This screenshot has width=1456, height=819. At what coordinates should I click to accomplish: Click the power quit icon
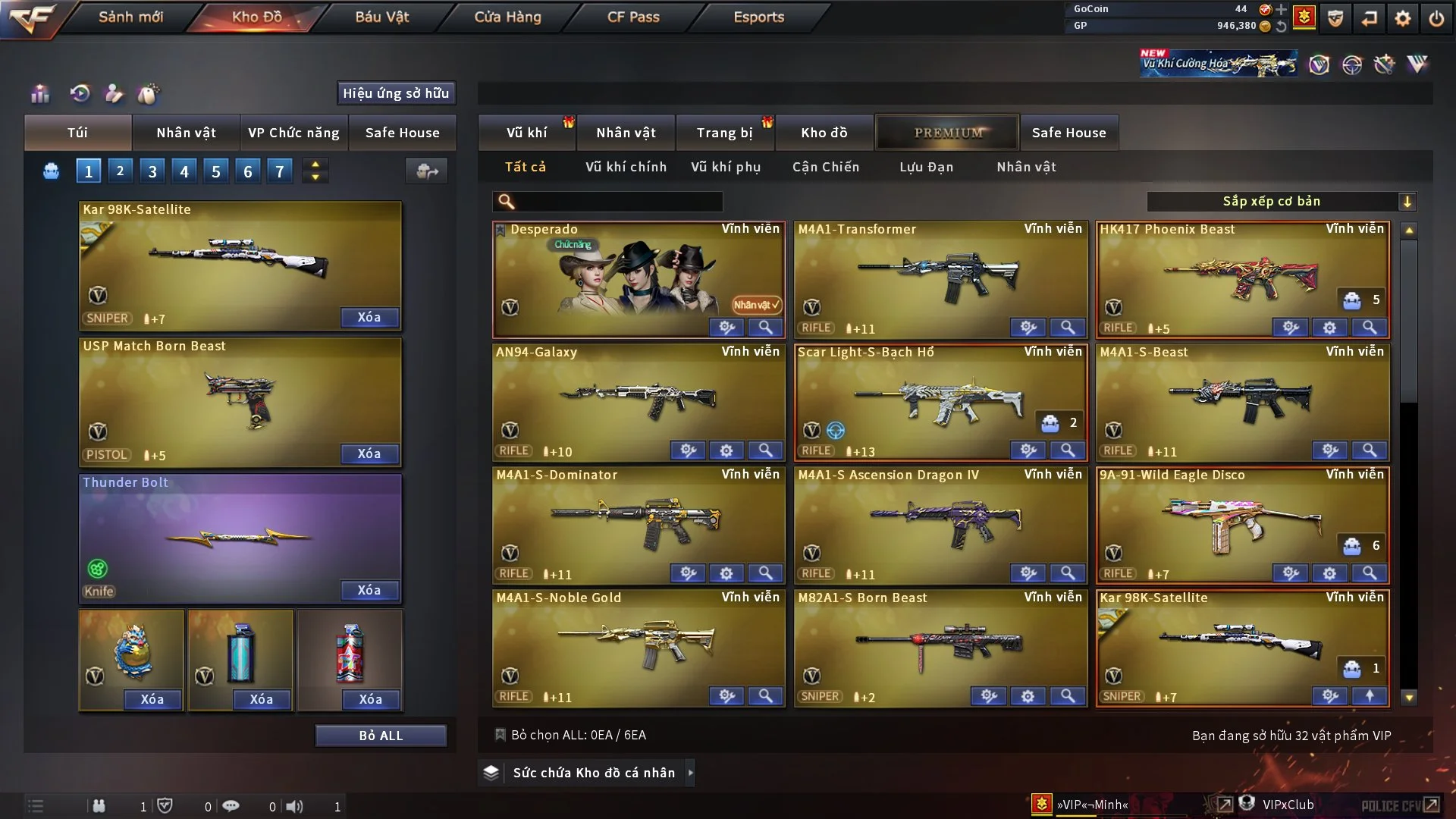[x=1436, y=18]
